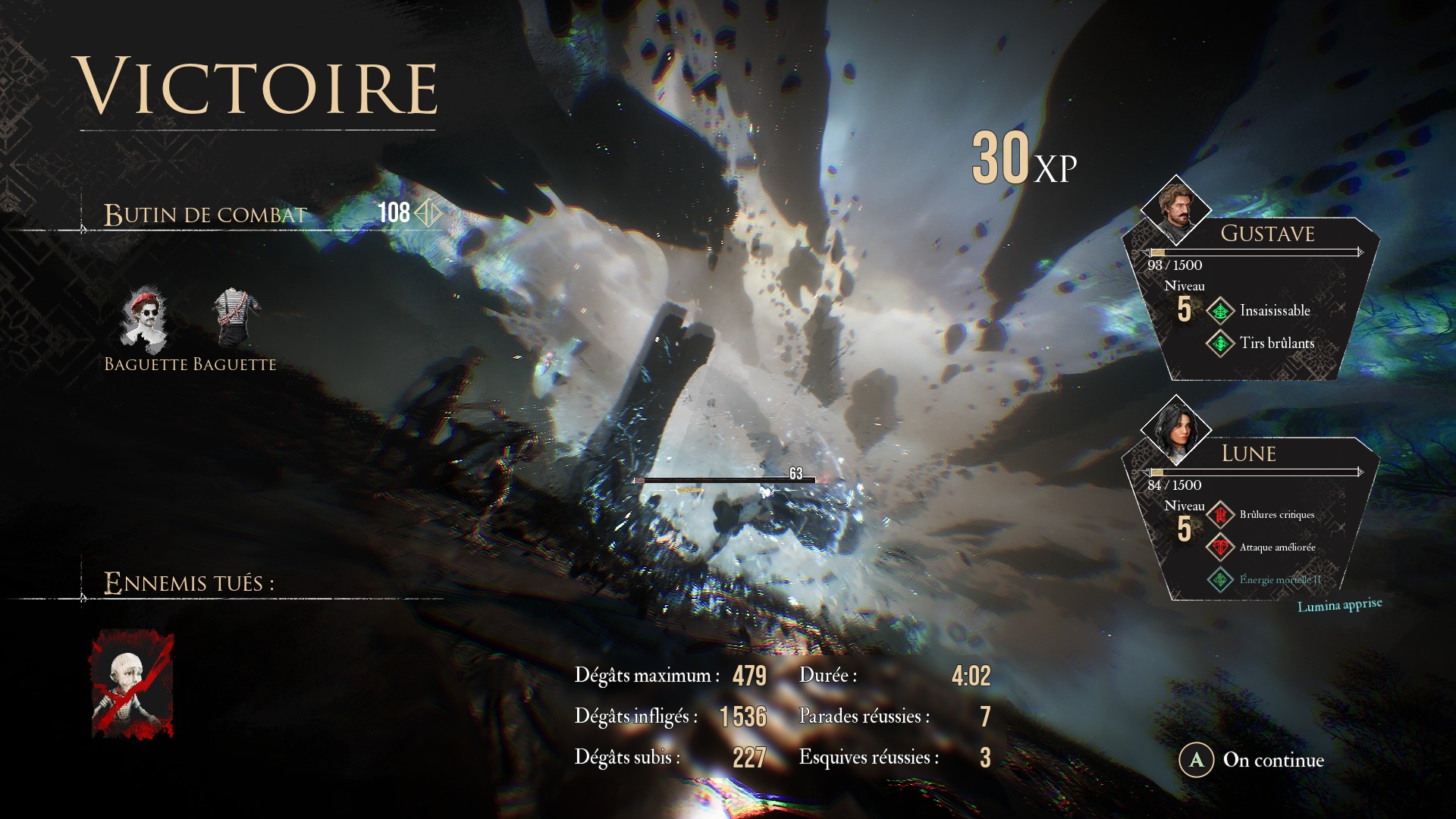Screen dimensions: 1456x819
Task: Click the slain enemy portrait
Action: (133, 685)
